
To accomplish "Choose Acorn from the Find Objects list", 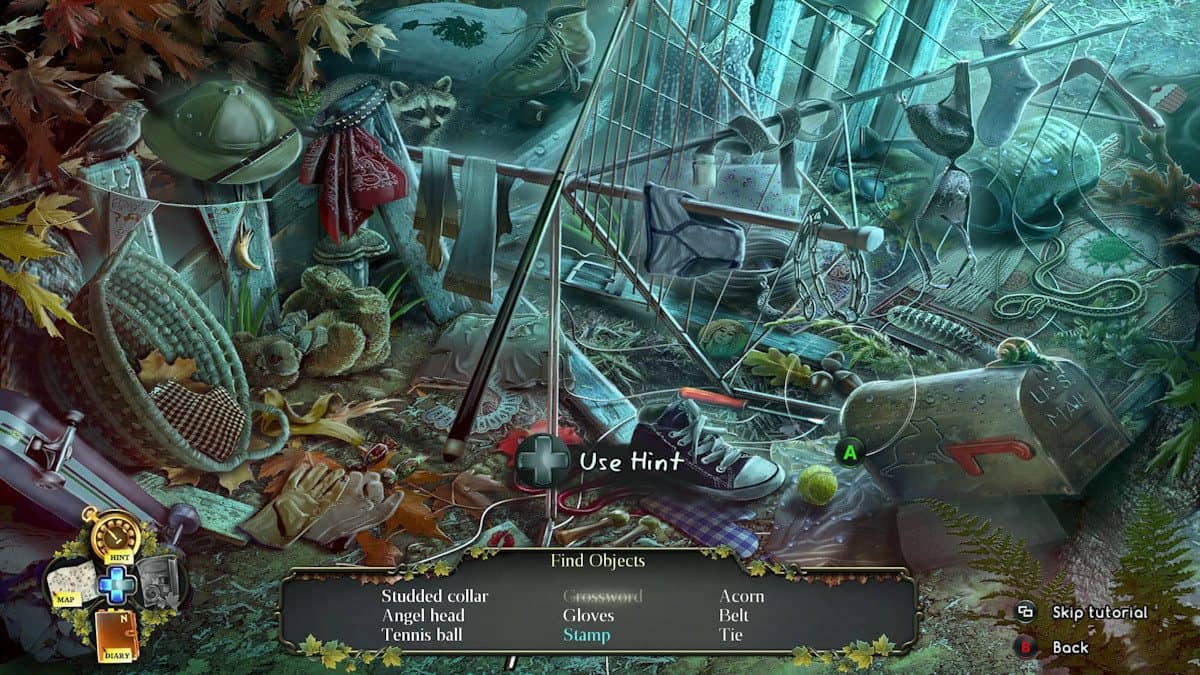I will 741,596.
